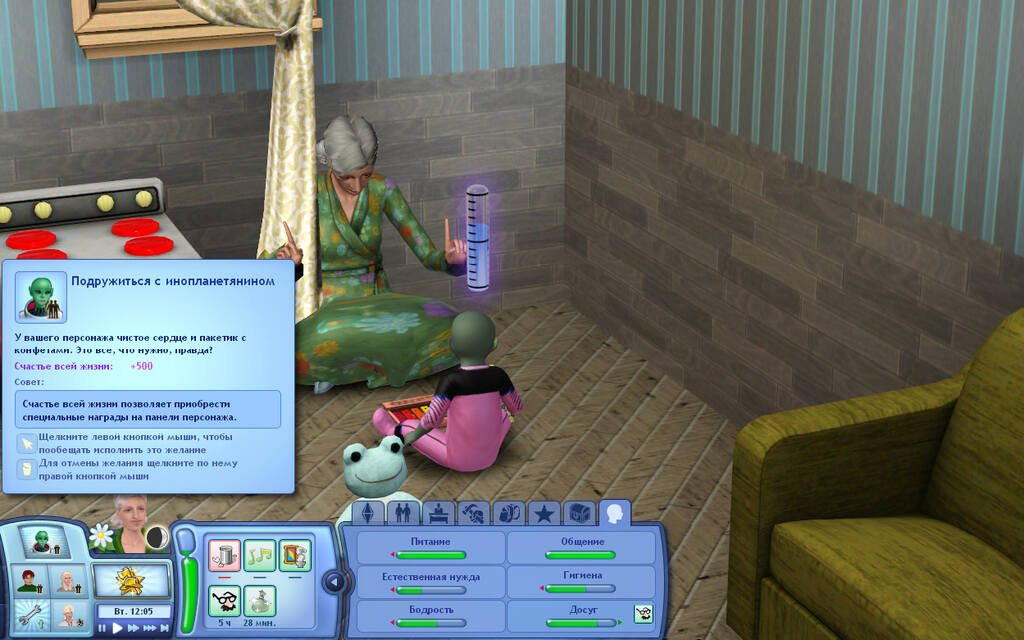Click the picture frame moodlet
The image size is (1024, 640).
click(295, 555)
